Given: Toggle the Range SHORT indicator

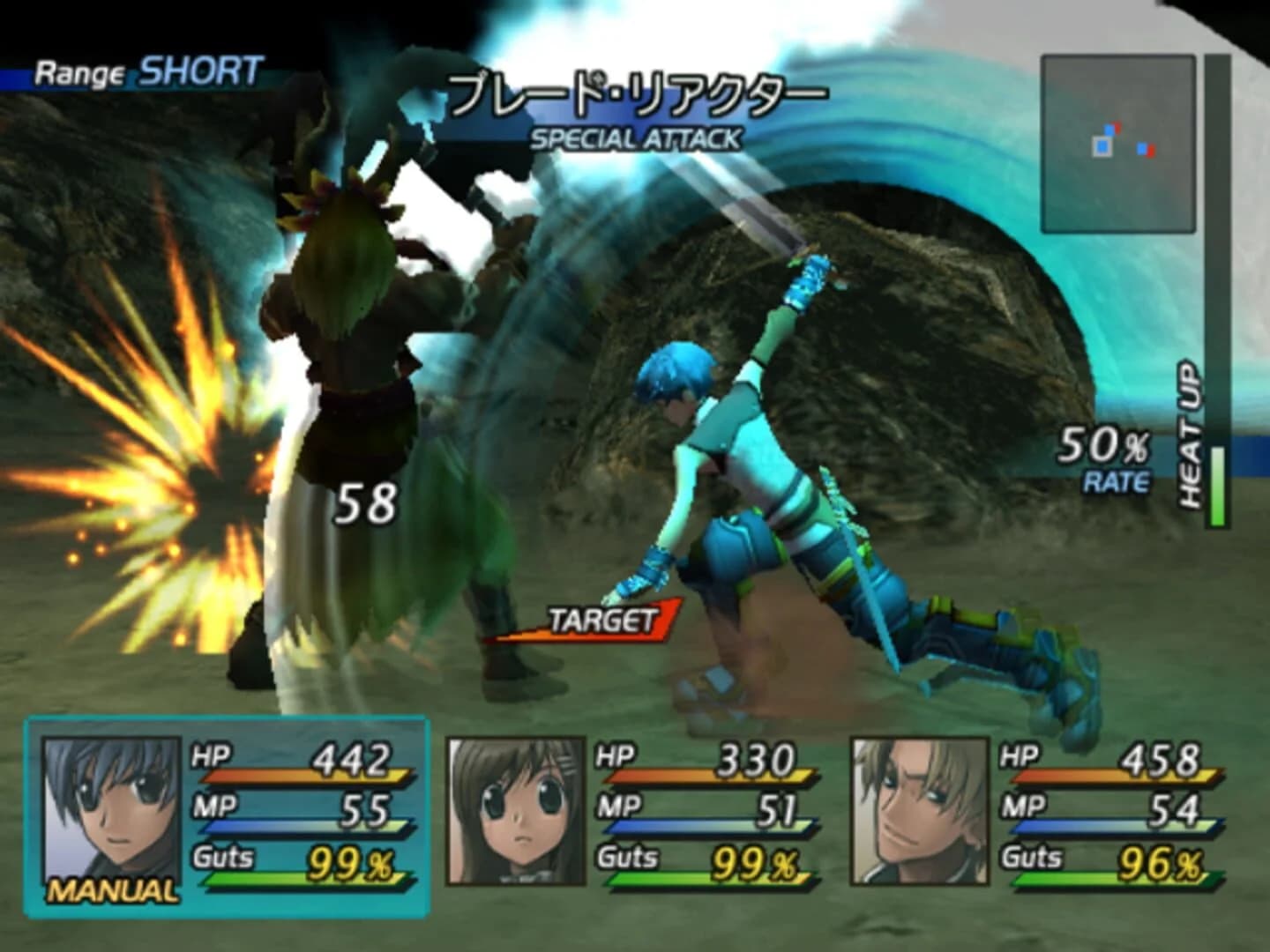Looking at the screenshot, I should (146, 71).
